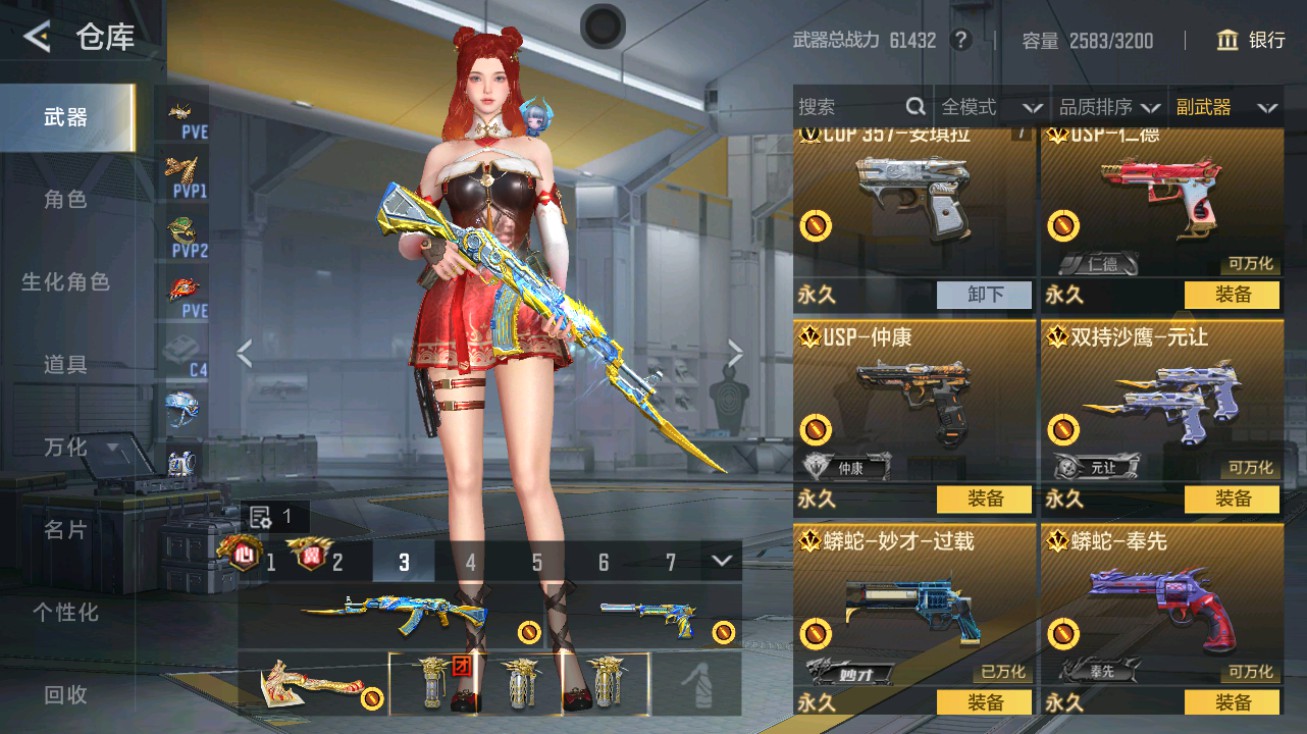1307x734 pixels.
Task: Open the 全模式 mode filter dropdown
Action: (988, 106)
